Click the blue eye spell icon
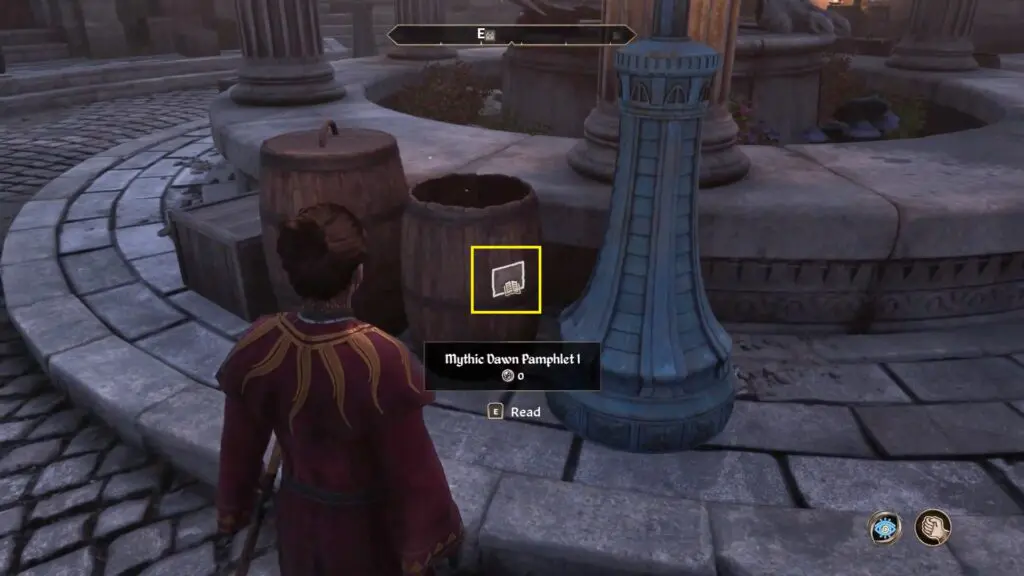This screenshot has width=1024, height=576. (885, 528)
